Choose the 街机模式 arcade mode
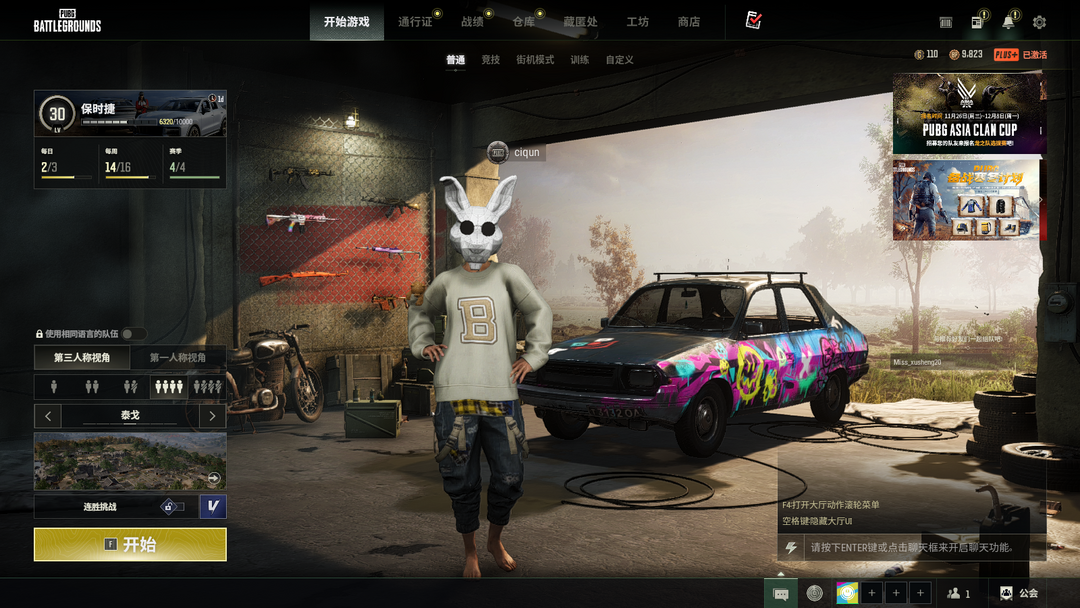1080x608 pixels. click(x=534, y=60)
